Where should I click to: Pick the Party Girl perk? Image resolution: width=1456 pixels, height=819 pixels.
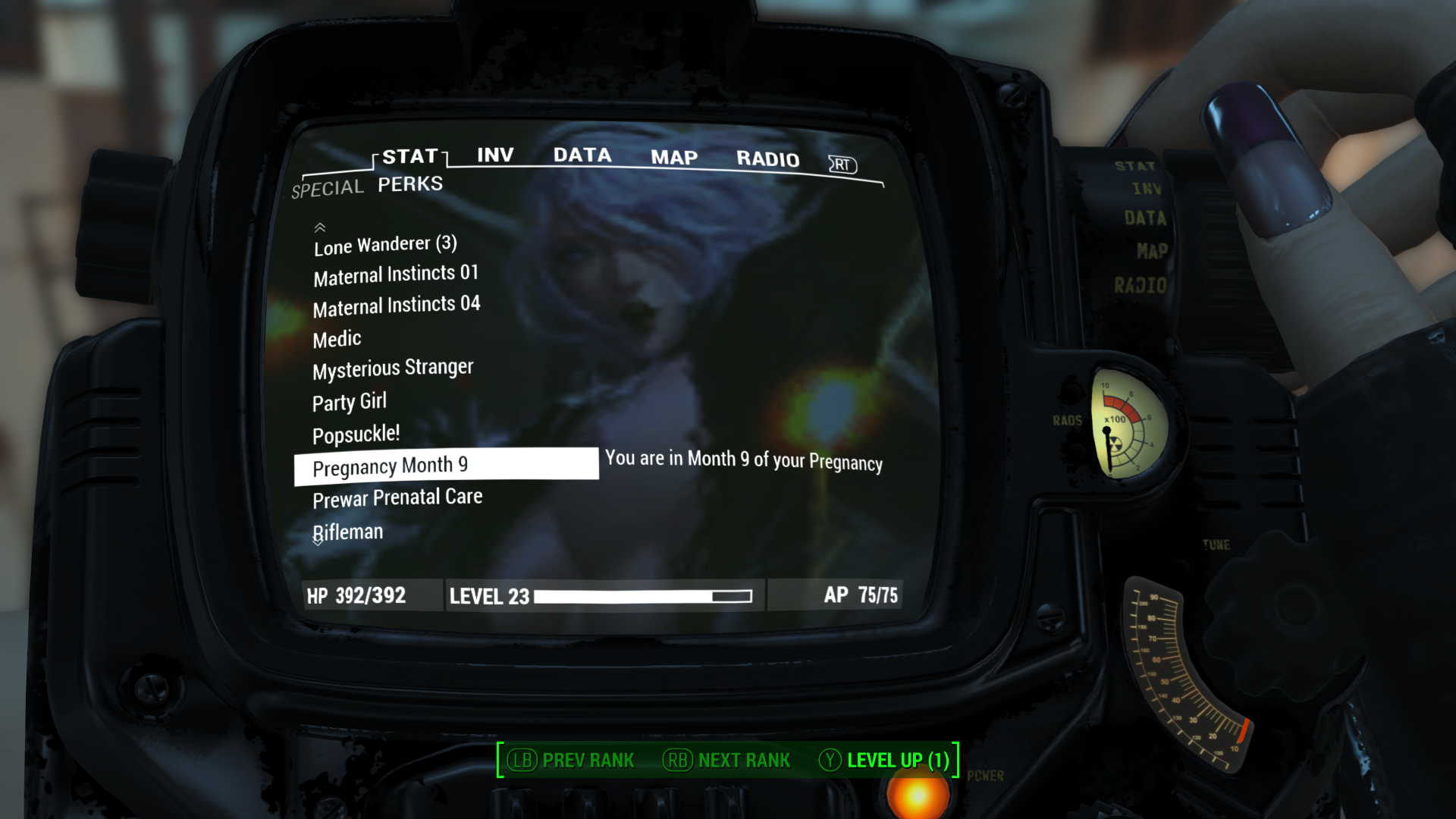[350, 402]
